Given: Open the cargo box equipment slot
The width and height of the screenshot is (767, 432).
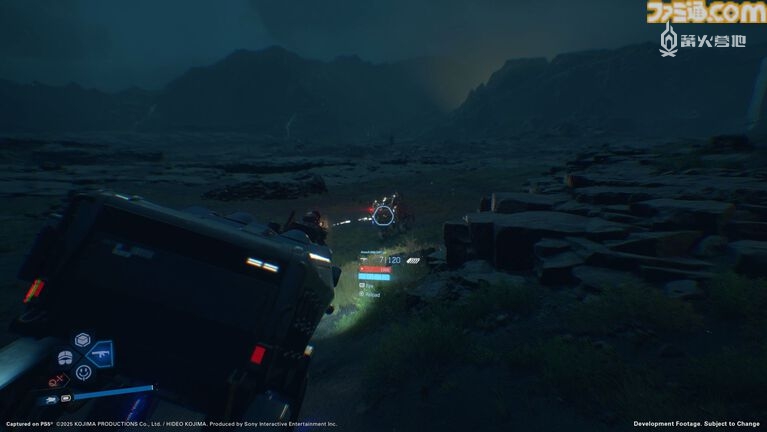Looking at the screenshot, I should click(x=82, y=340).
